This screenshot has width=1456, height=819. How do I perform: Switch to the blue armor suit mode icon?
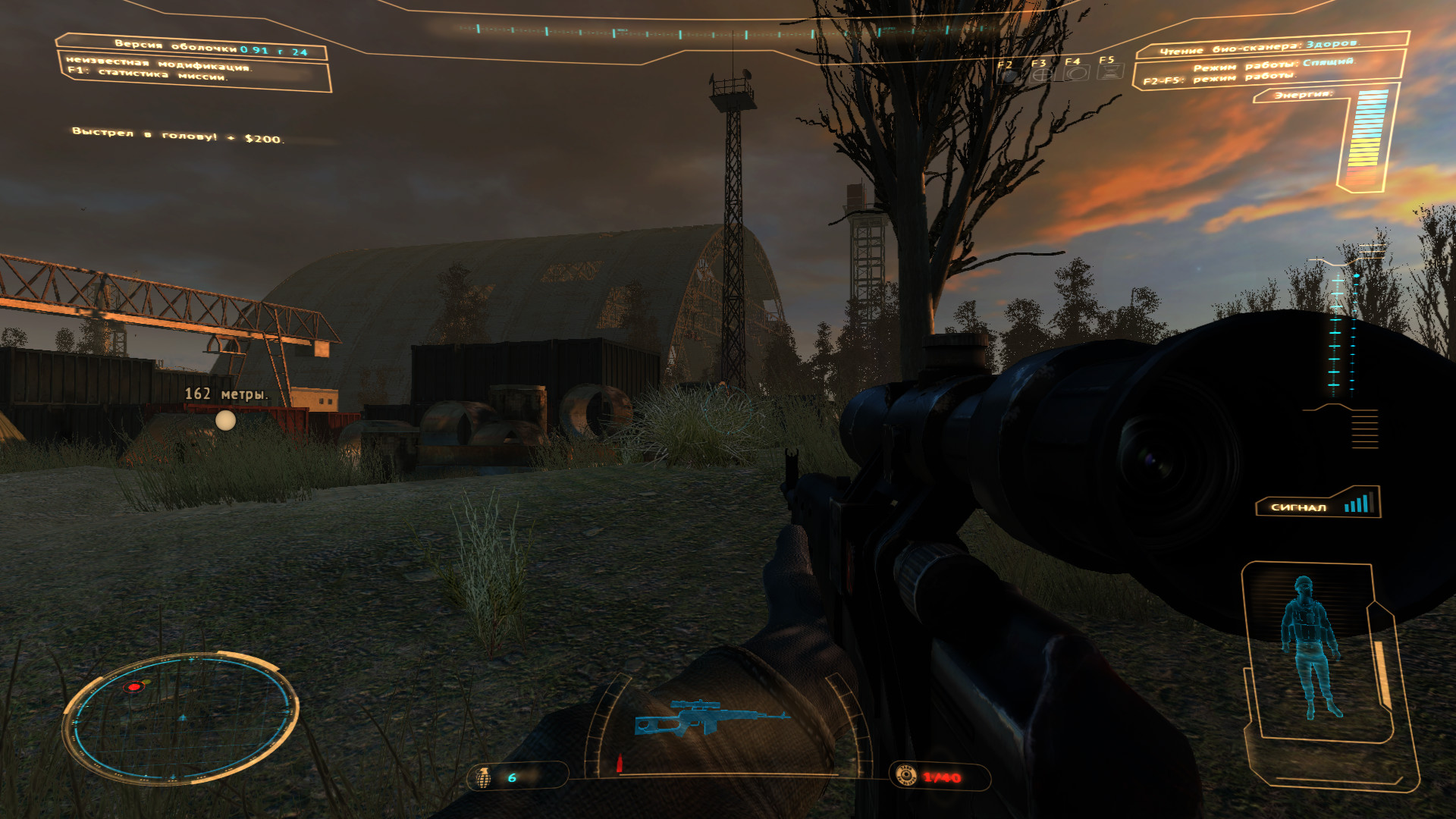point(1009,75)
